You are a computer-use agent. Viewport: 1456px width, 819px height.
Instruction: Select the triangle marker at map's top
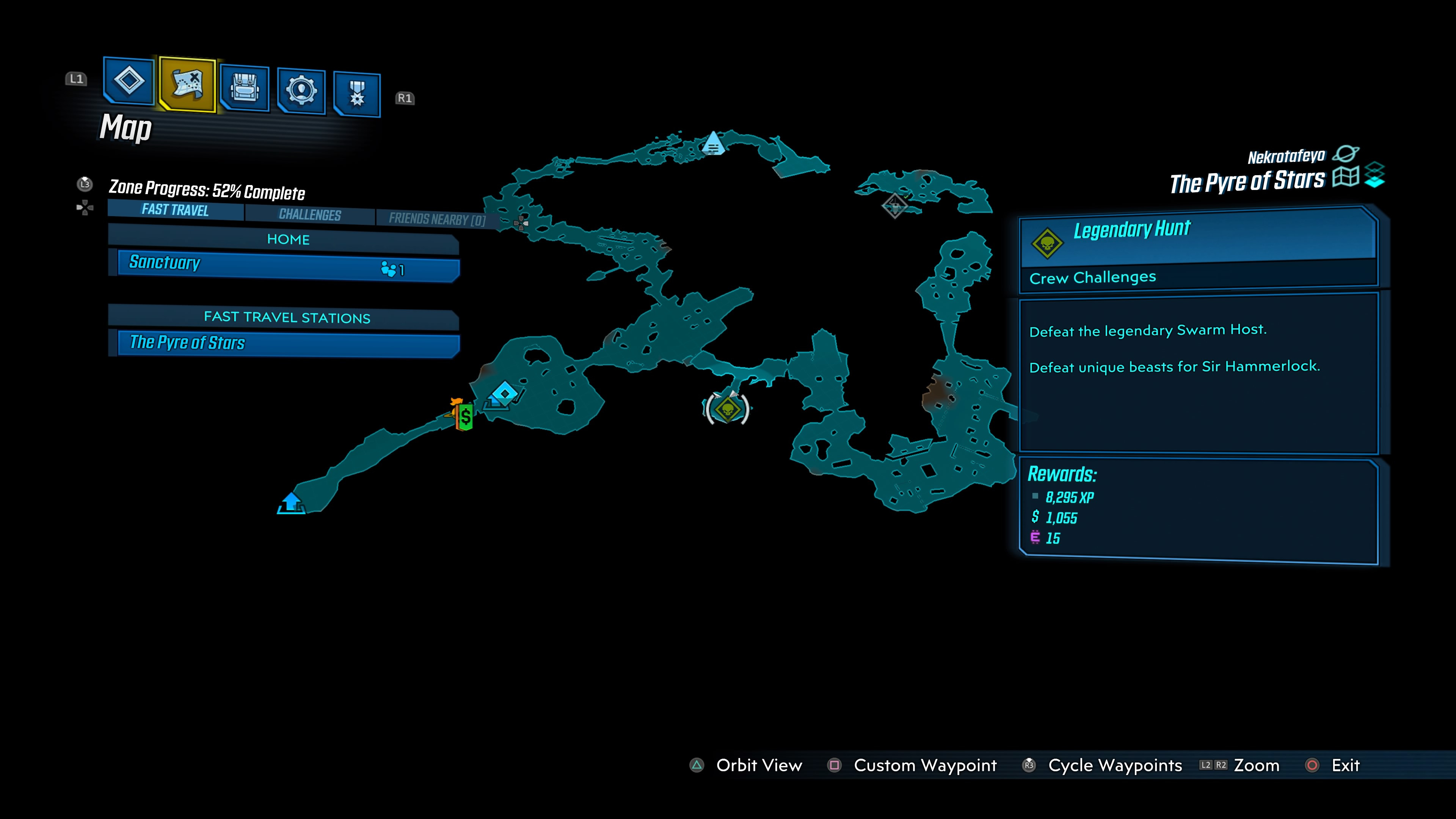coord(713,144)
